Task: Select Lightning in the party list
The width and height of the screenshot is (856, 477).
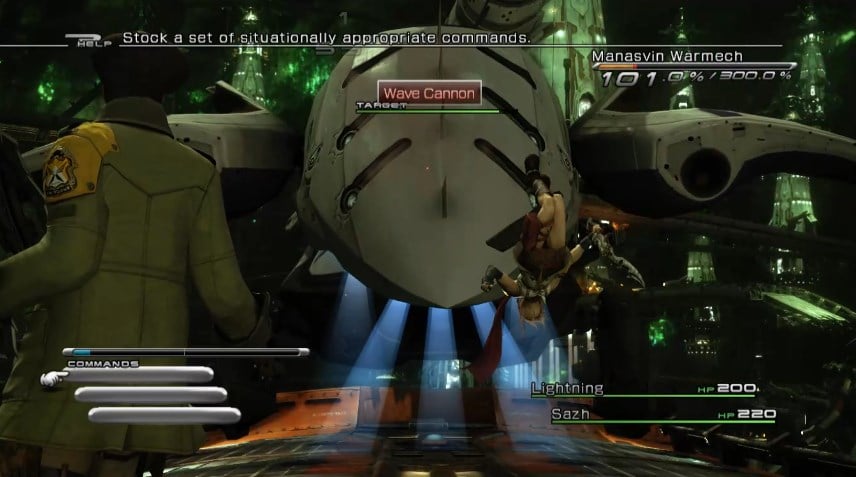Action: click(x=567, y=388)
